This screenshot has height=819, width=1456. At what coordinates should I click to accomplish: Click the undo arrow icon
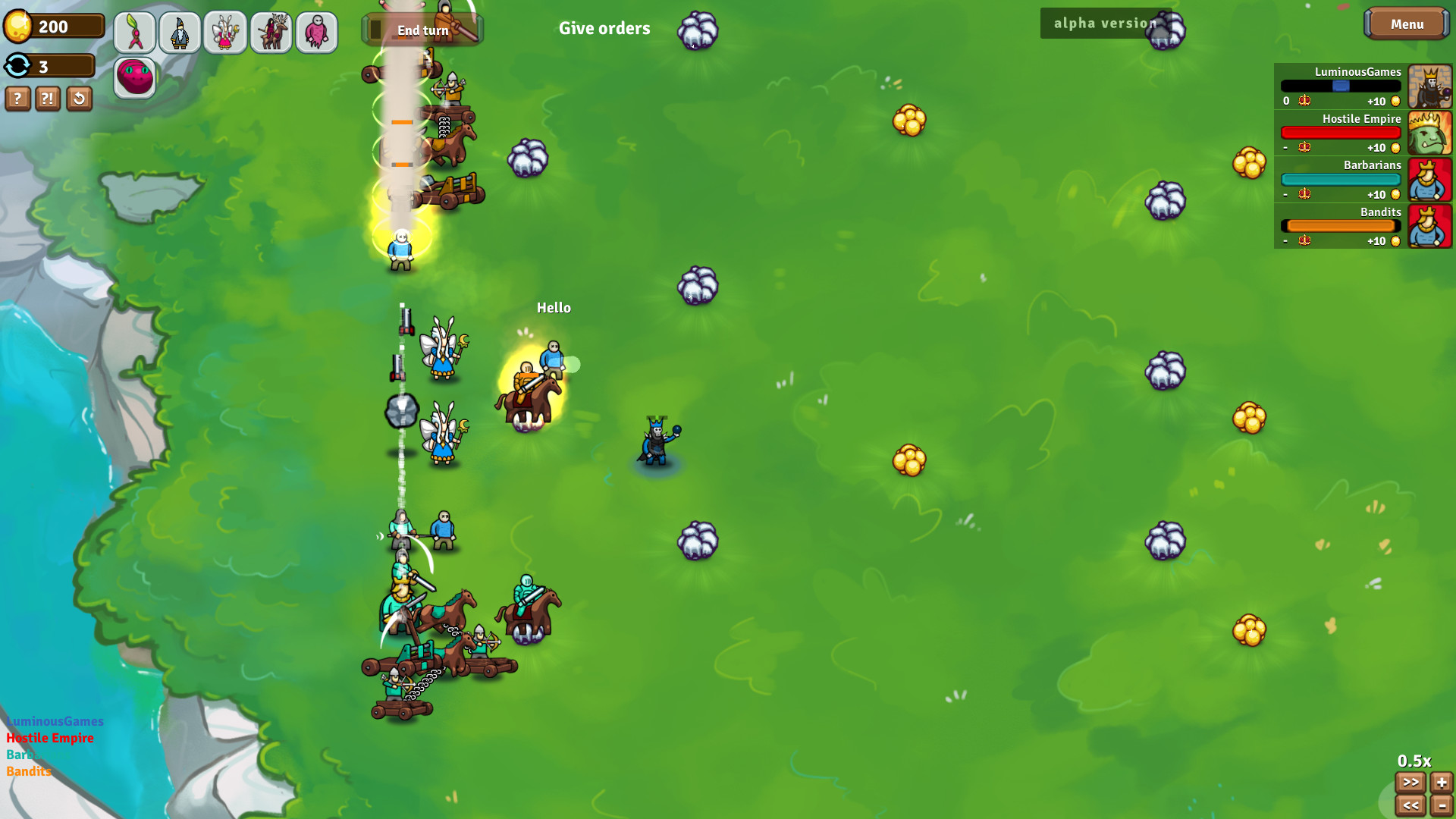click(x=79, y=98)
